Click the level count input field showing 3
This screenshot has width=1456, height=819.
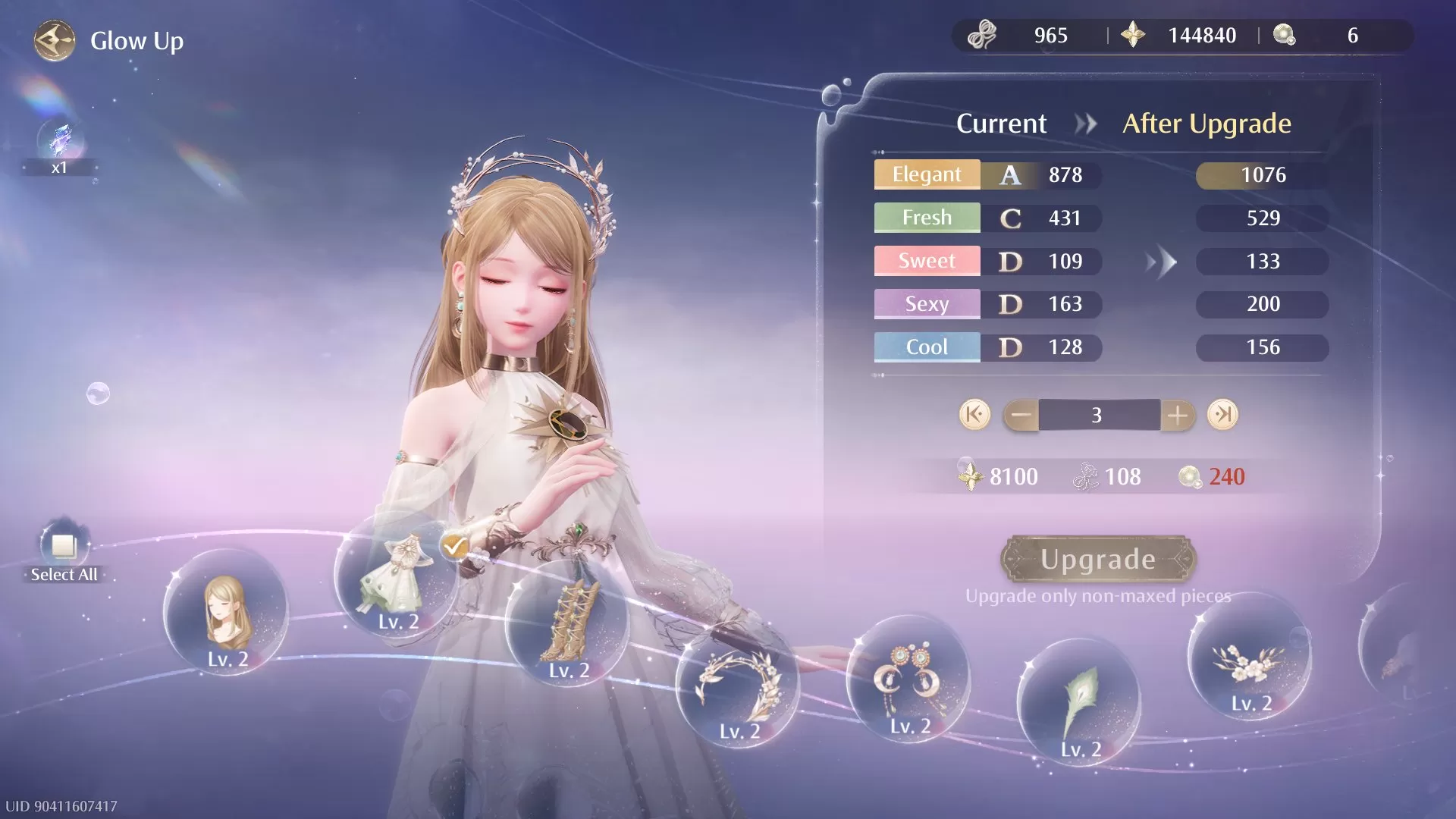coord(1097,415)
